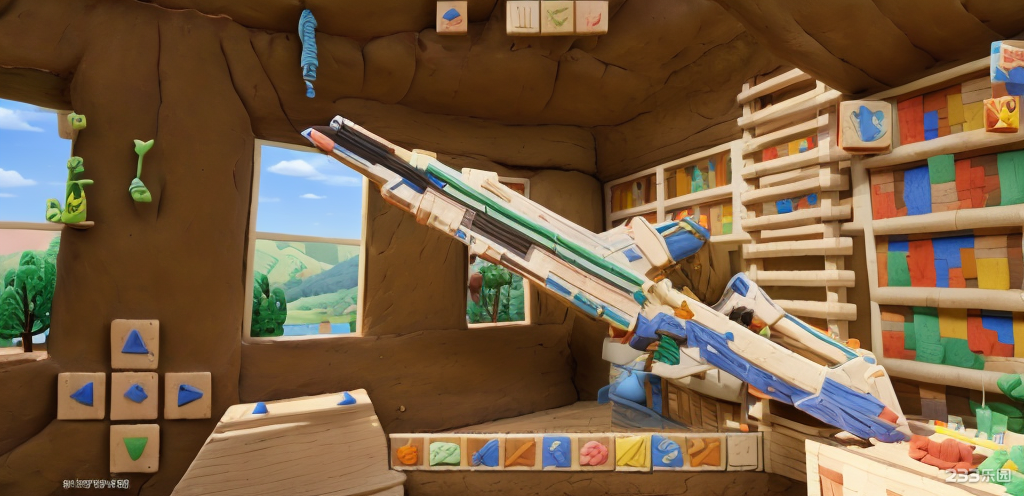Choose the yellow cloth hotbar slot
1024x496 pixels.
coord(630,452)
